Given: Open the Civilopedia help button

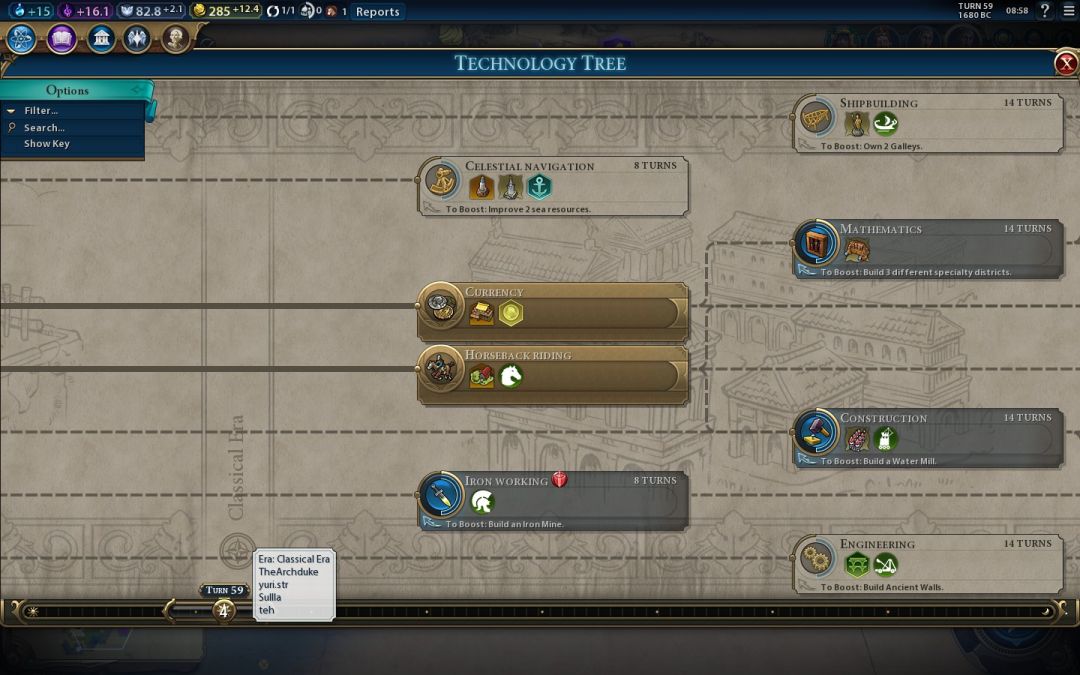Looking at the screenshot, I should point(1044,11).
